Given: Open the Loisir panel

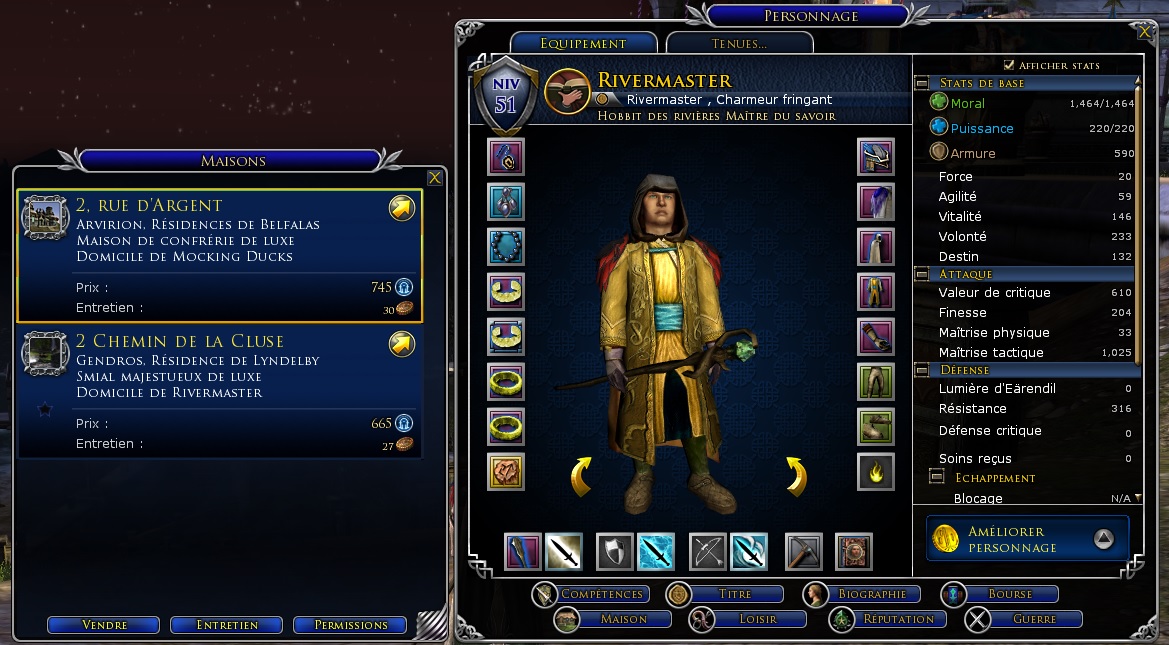Looking at the screenshot, I should click(x=759, y=619).
